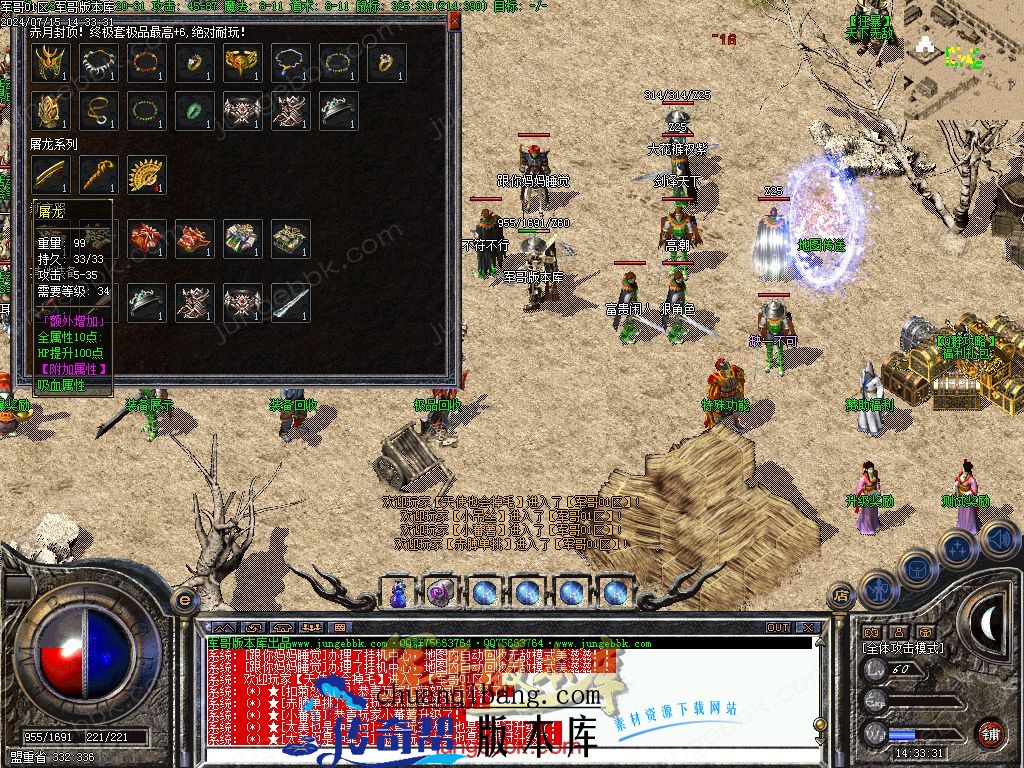The height and width of the screenshot is (768, 1024).
Task: Switch the 全体攻击模式 attack mode label
Action: 902,648
